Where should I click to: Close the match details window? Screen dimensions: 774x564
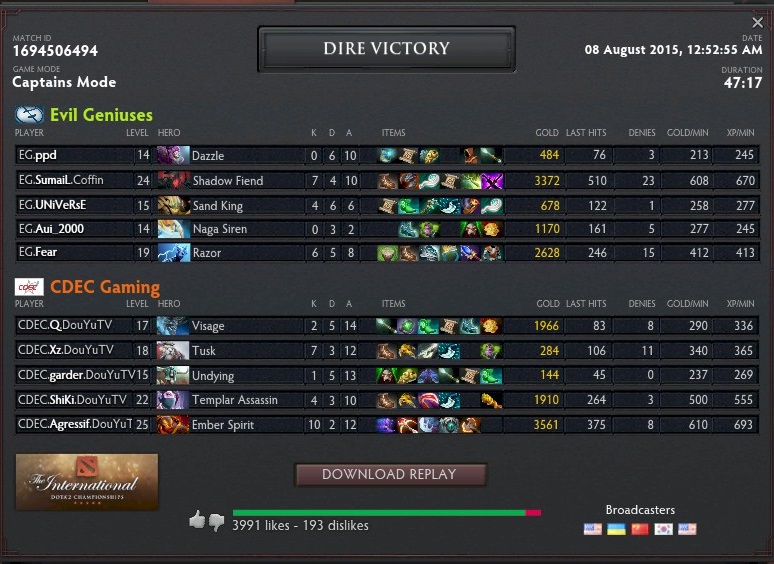[x=757, y=23]
